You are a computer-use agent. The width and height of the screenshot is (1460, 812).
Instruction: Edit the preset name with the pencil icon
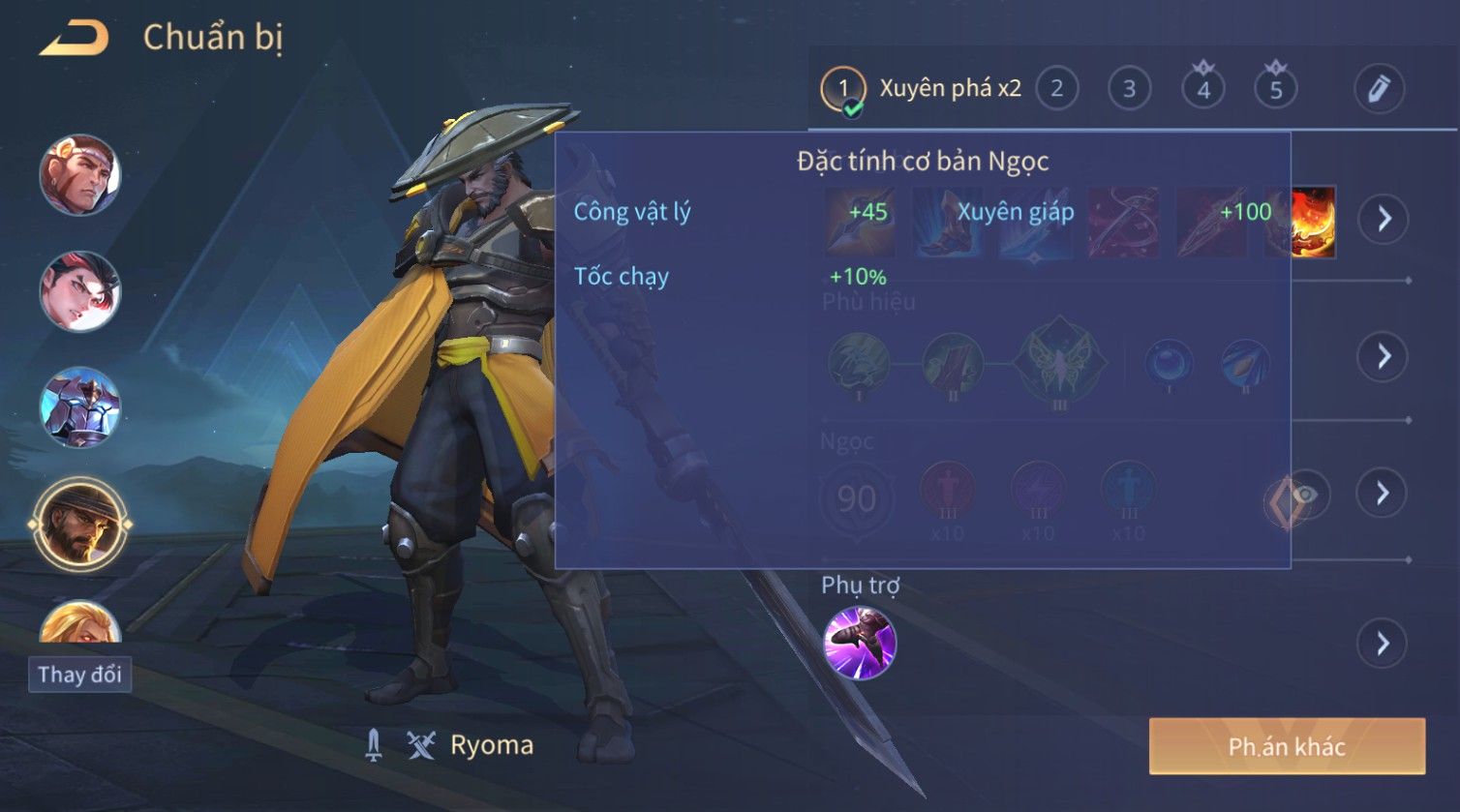click(x=1379, y=89)
